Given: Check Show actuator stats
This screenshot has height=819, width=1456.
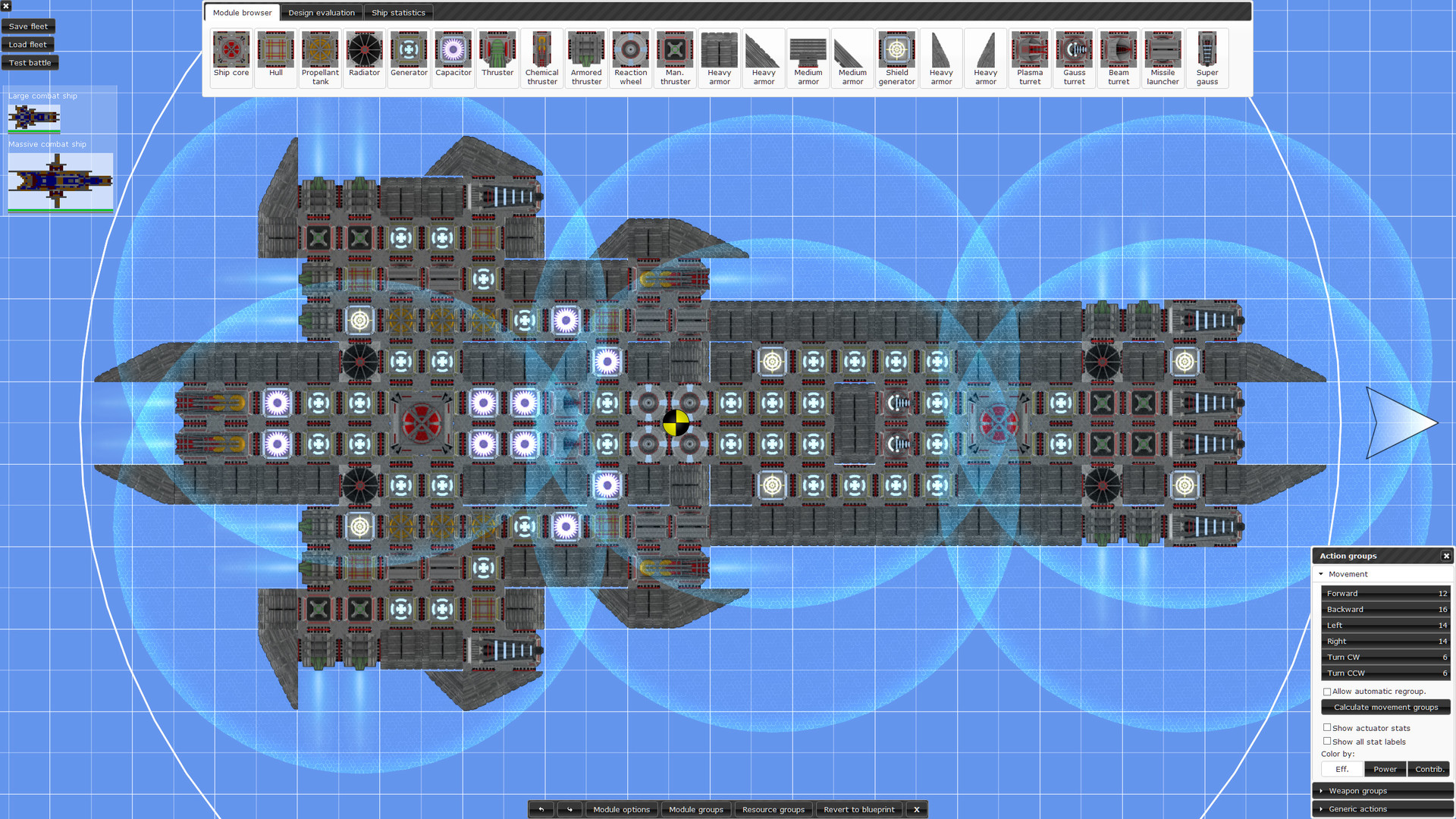Looking at the screenshot, I should [1327, 727].
